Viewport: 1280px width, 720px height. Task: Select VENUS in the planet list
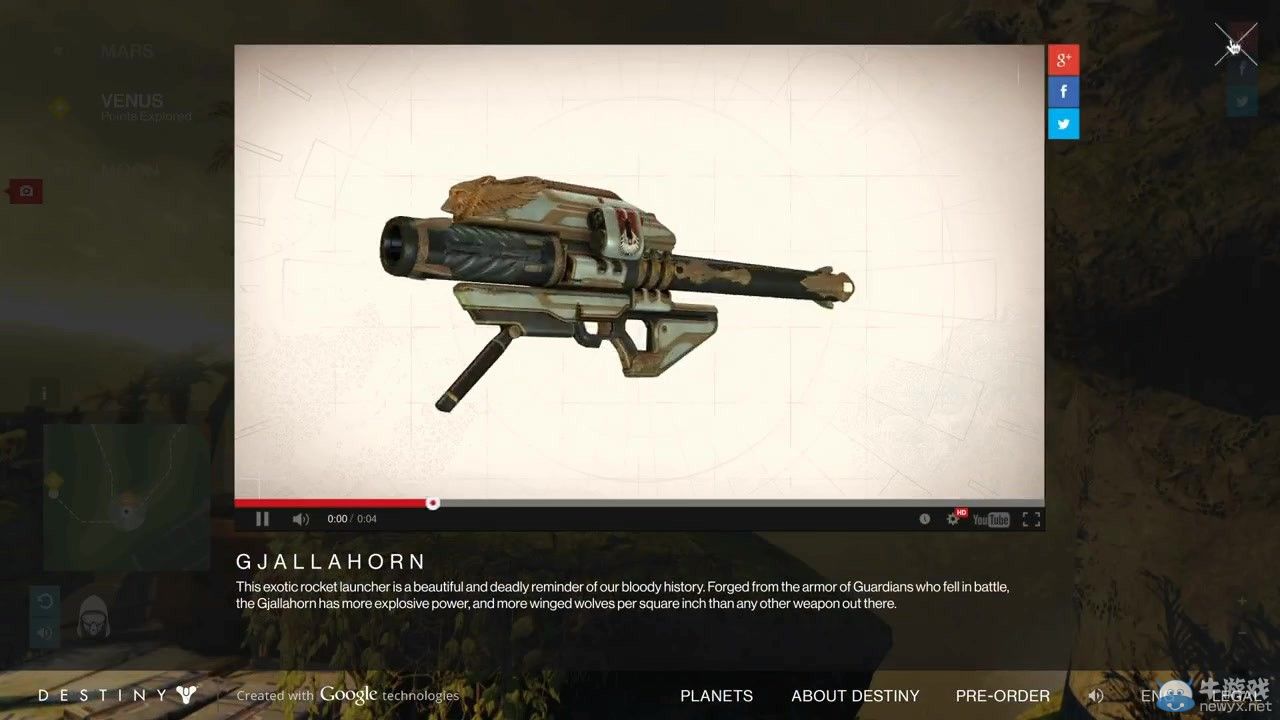point(131,100)
